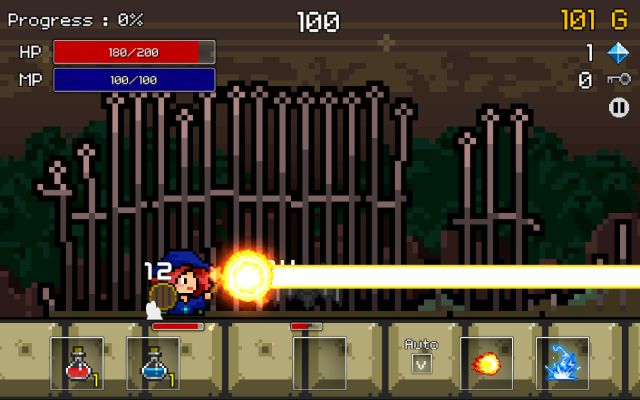
Task: Pause the game
Action: [x=619, y=108]
